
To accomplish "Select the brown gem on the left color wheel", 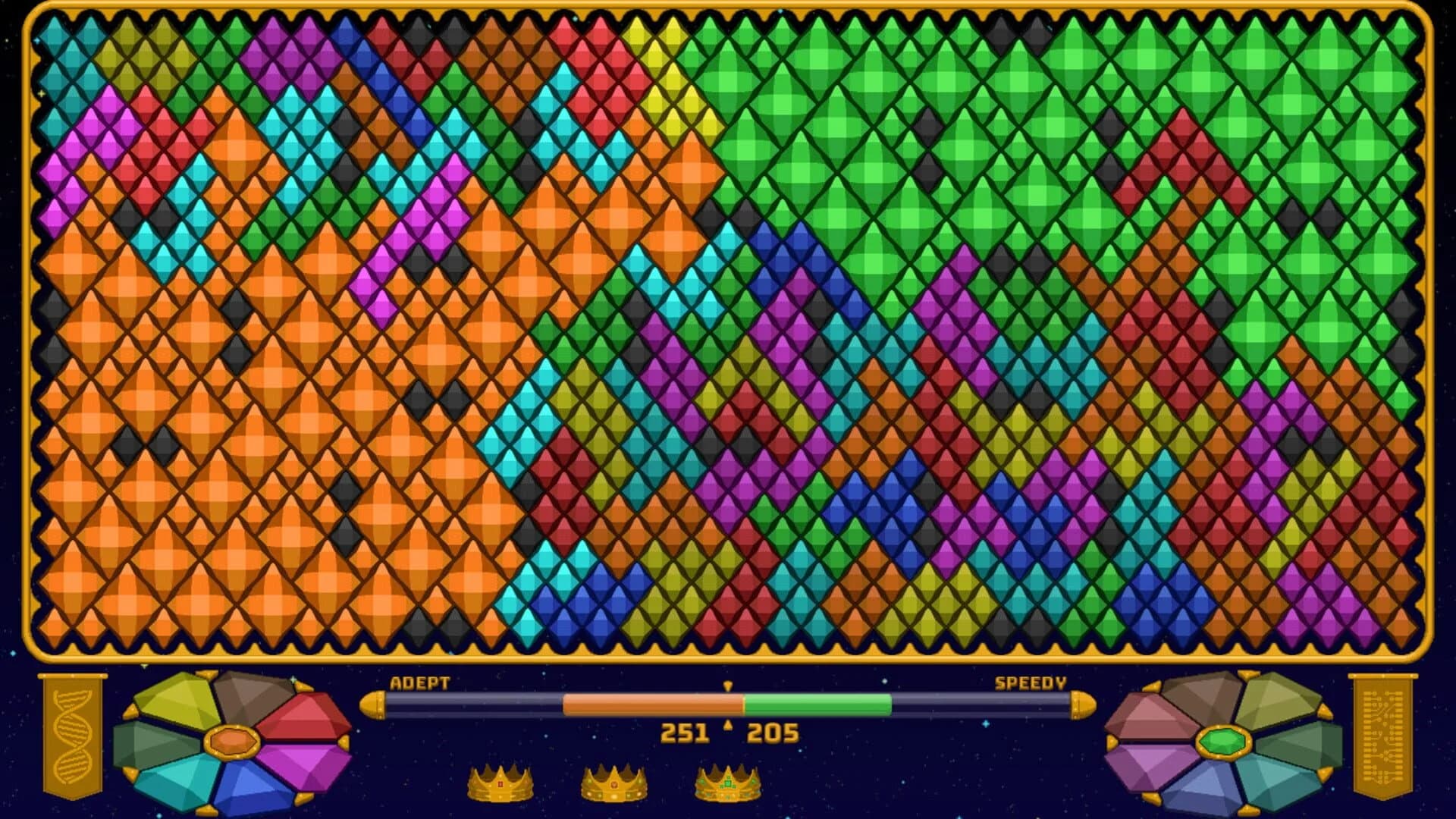I will point(246,696).
